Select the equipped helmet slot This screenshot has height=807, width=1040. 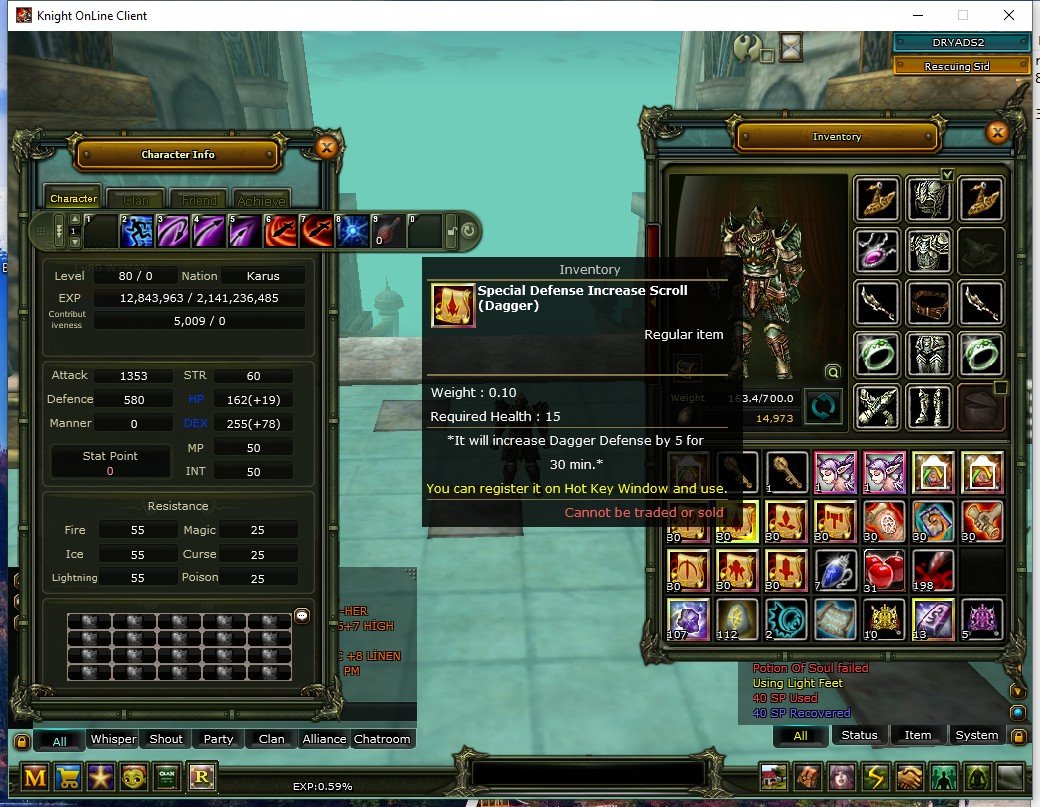(x=928, y=199)
